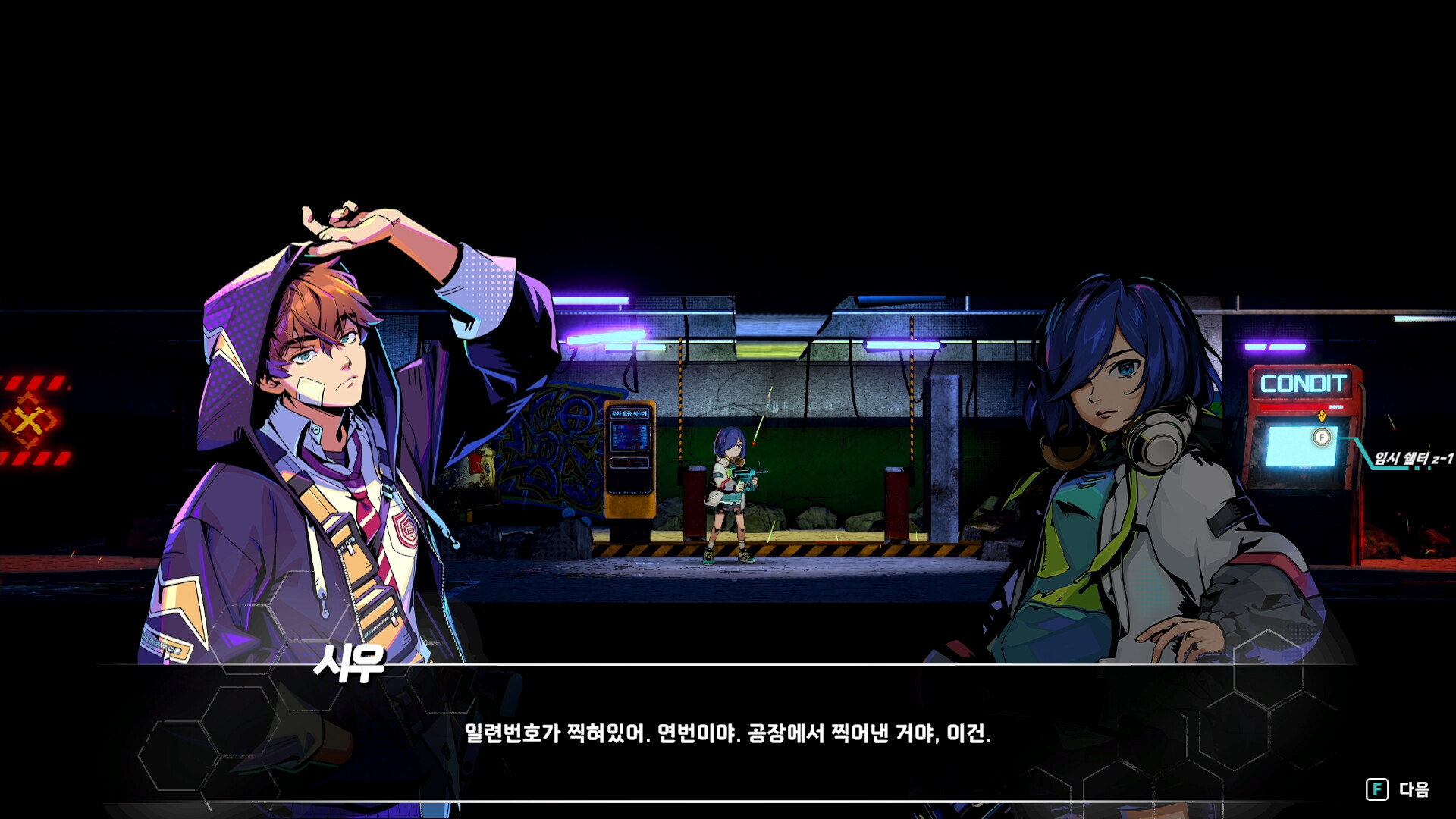Expand the 임시 쉘터 z-1 callout label
Image resolution: width=1456 pixels, height=819 pixels.
click(x=1414, y=458)
